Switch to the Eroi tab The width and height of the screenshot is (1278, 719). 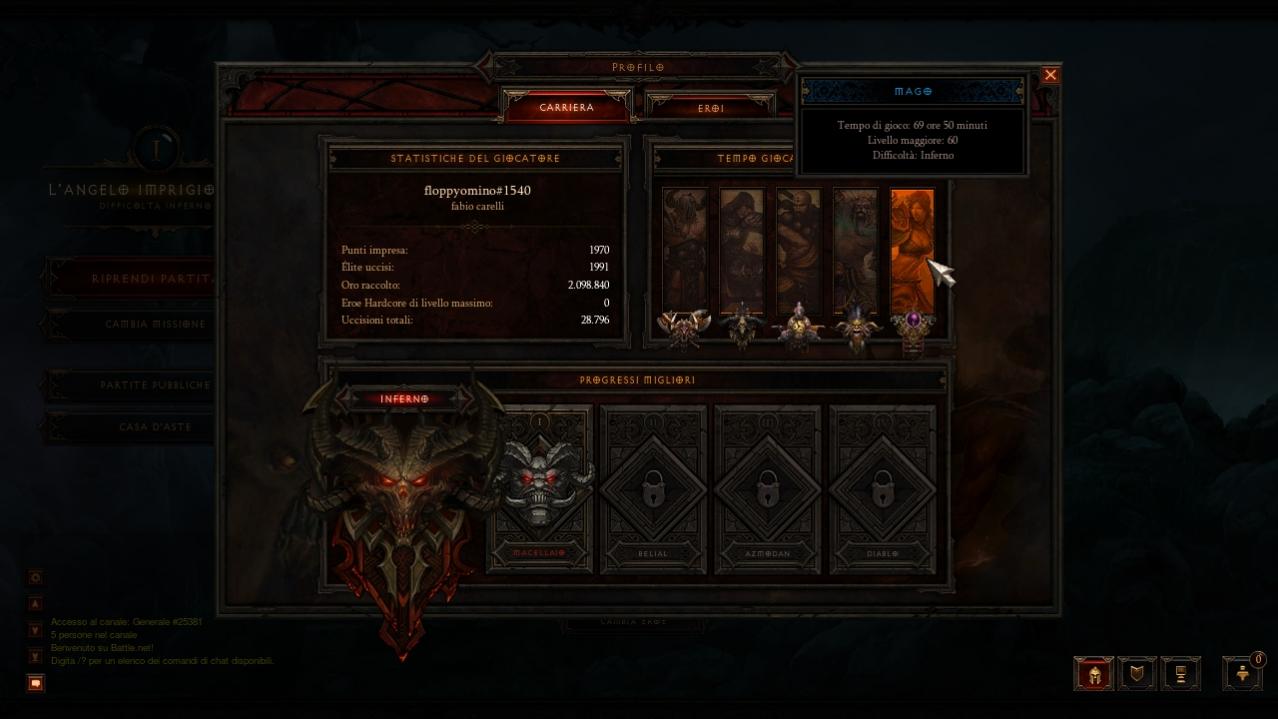click(x=710, y=108)
